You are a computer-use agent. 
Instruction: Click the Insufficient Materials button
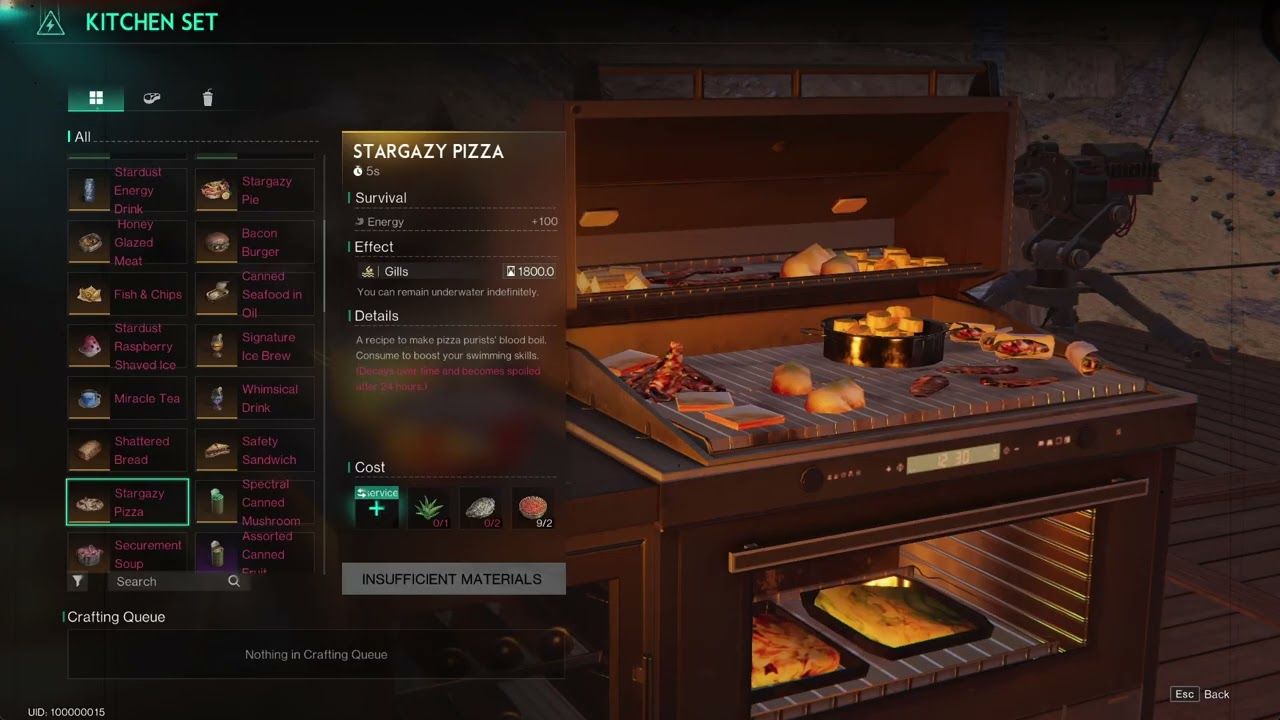(x=453, y=579)
